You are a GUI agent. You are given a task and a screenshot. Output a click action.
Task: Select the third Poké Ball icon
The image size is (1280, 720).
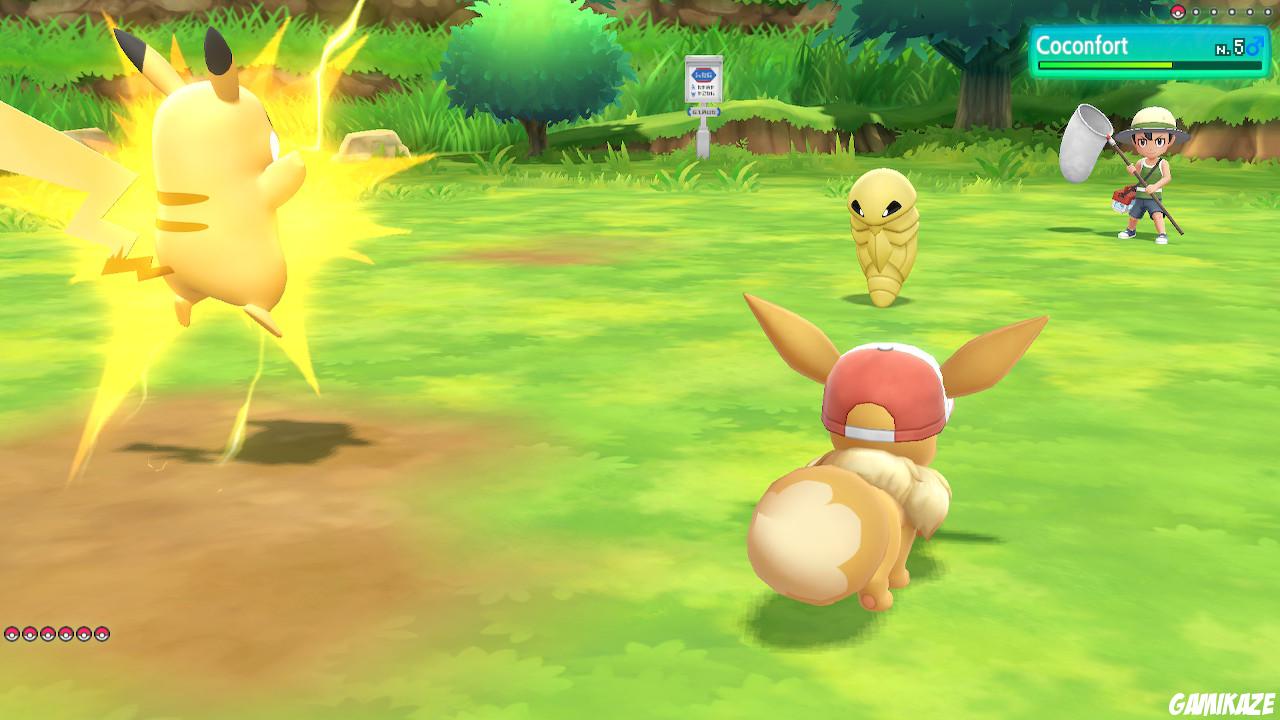[48, 634]
